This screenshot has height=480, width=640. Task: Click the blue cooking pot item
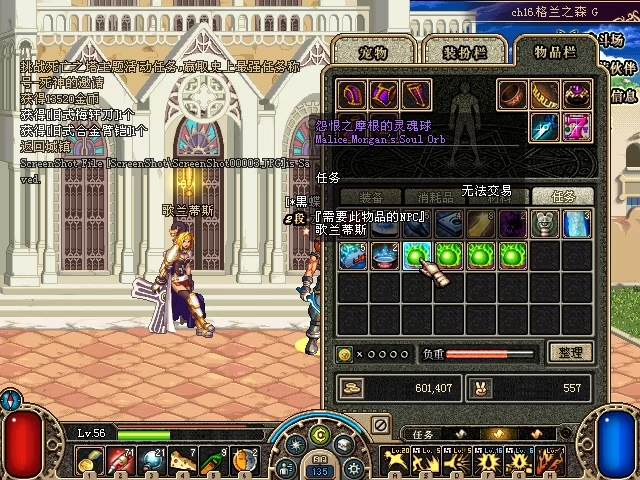tap(384, 255)
